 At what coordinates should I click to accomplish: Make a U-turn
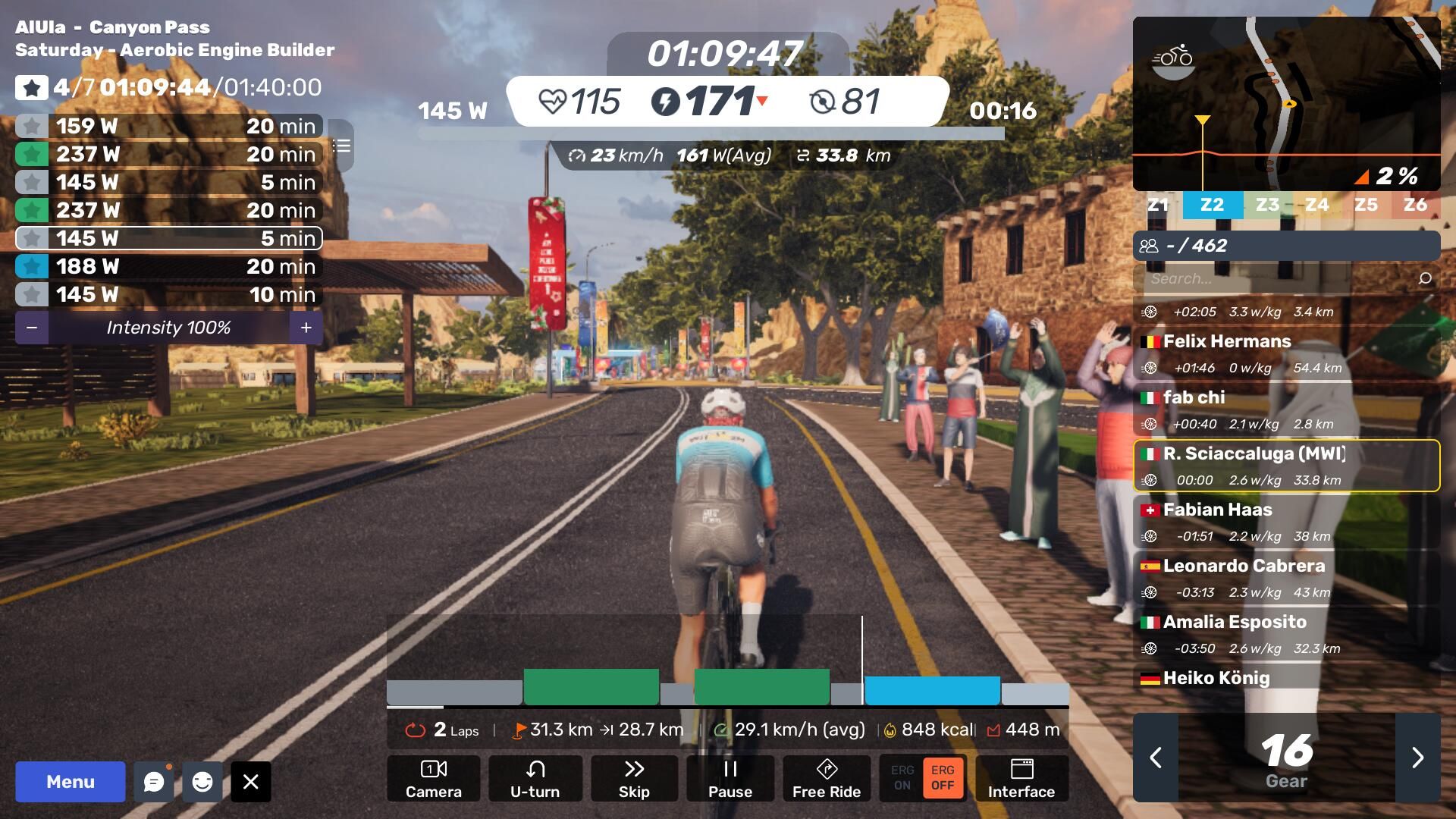pos(535,779)
